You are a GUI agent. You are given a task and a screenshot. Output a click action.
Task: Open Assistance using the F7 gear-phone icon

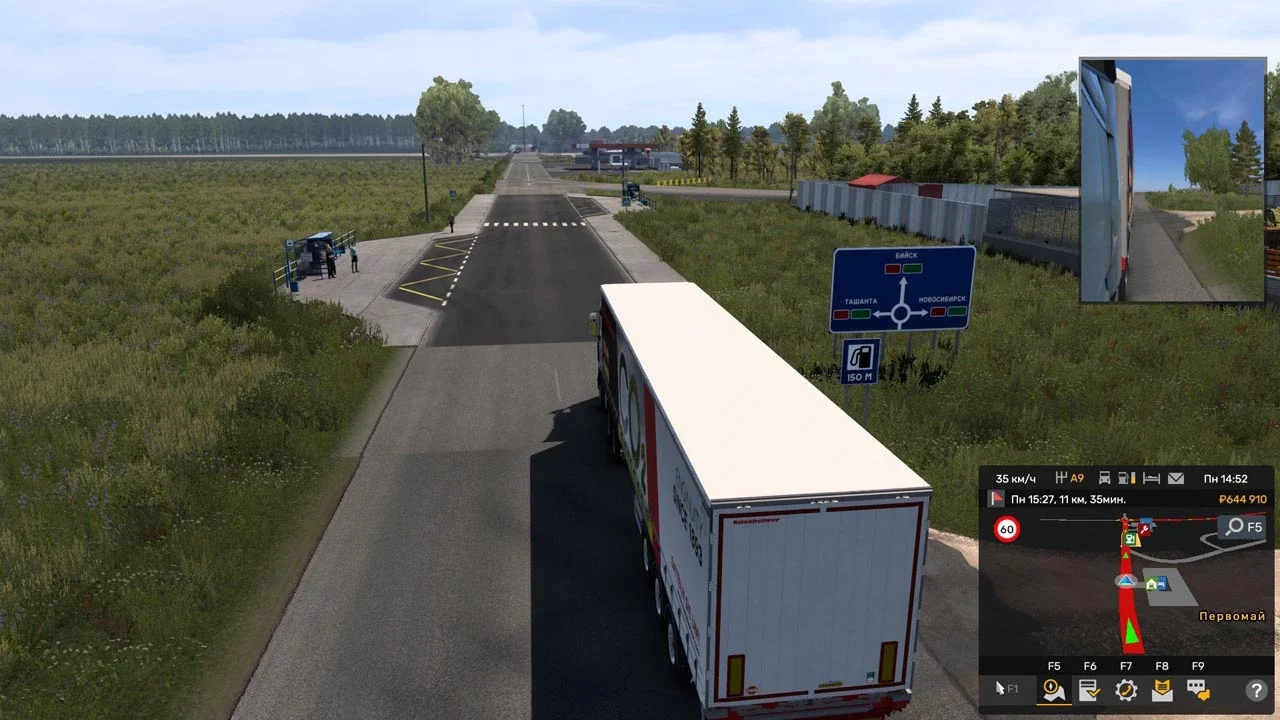(x=1126, y=689)
